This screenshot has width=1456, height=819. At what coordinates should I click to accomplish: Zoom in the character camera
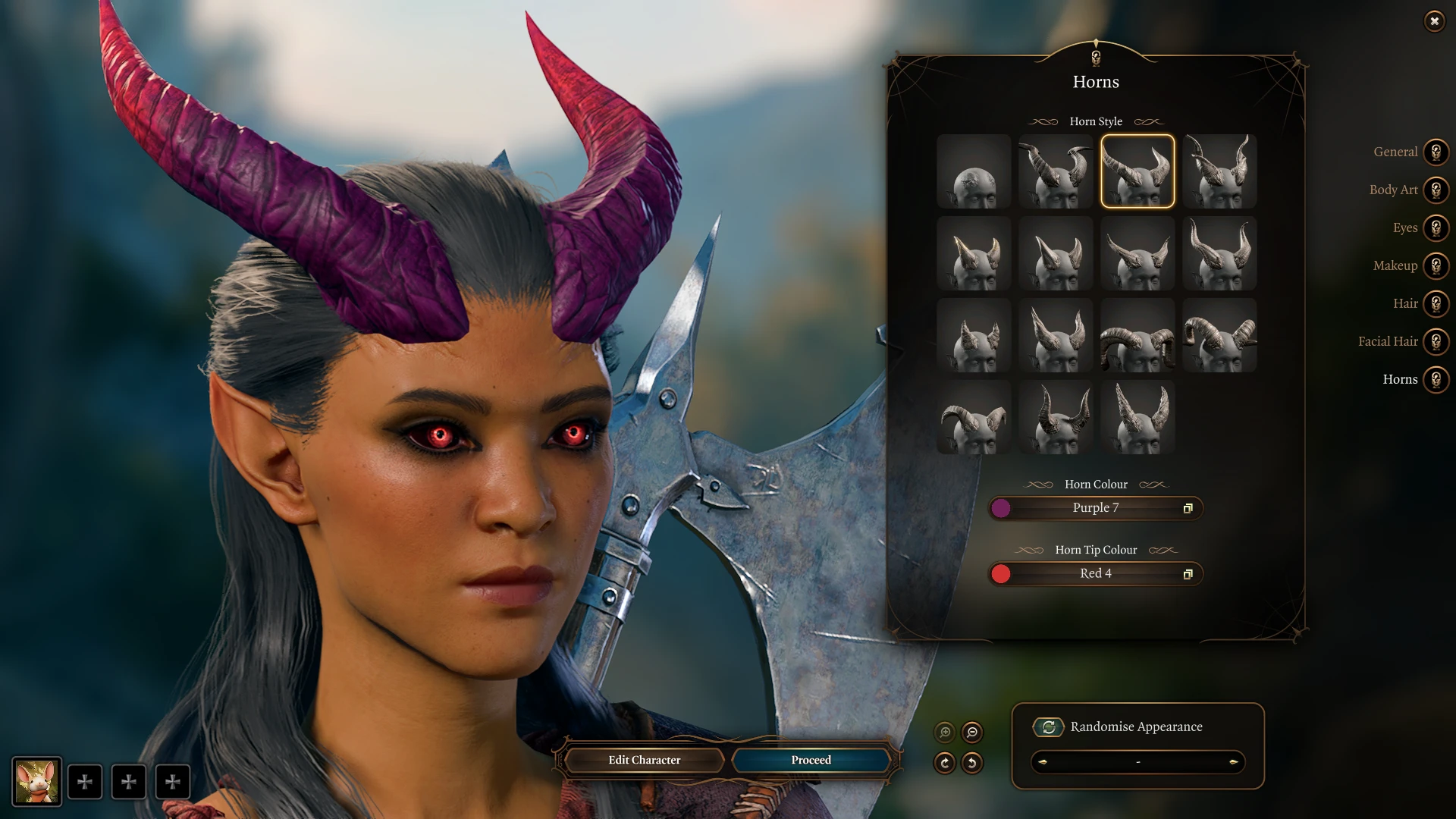click(x=945, y=733)
